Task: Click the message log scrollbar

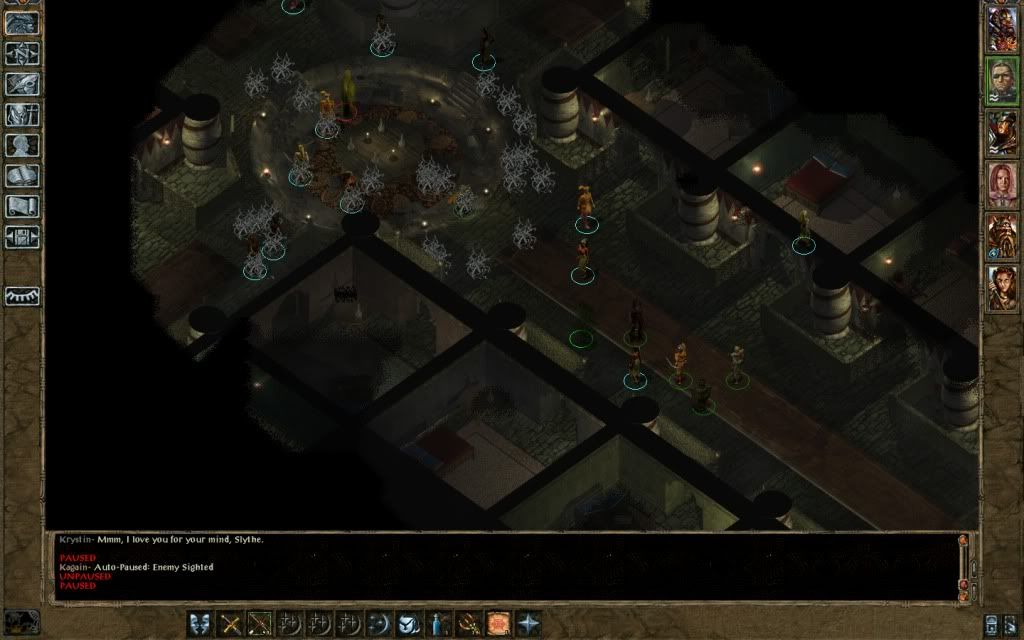Action: tap(964, 565)
